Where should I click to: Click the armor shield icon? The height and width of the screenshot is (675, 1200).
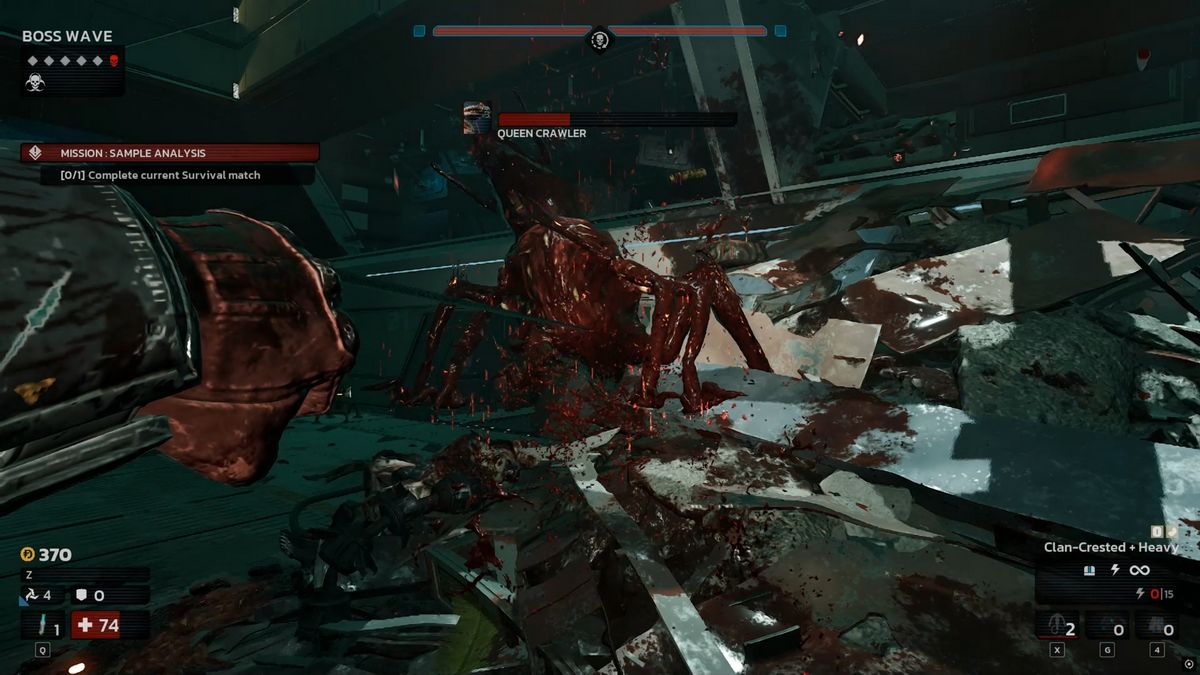pyautogui.click(x=82, y=595)
